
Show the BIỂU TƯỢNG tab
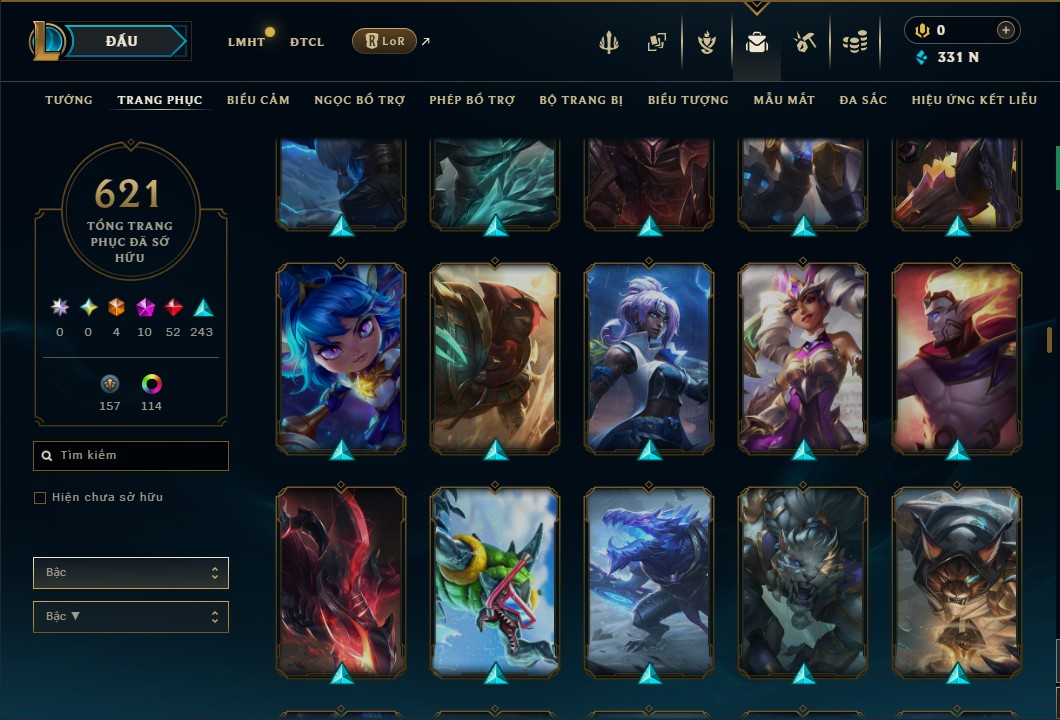[688, 100]
